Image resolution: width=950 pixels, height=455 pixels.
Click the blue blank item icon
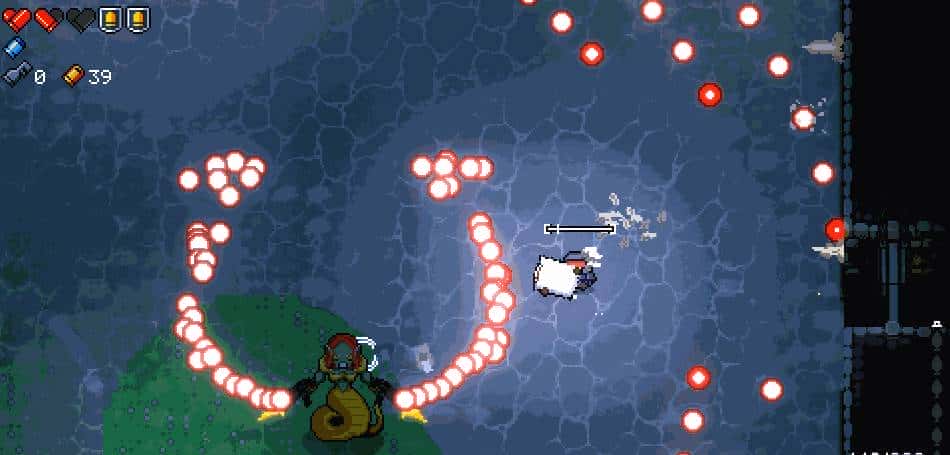(x=13, y=47)
